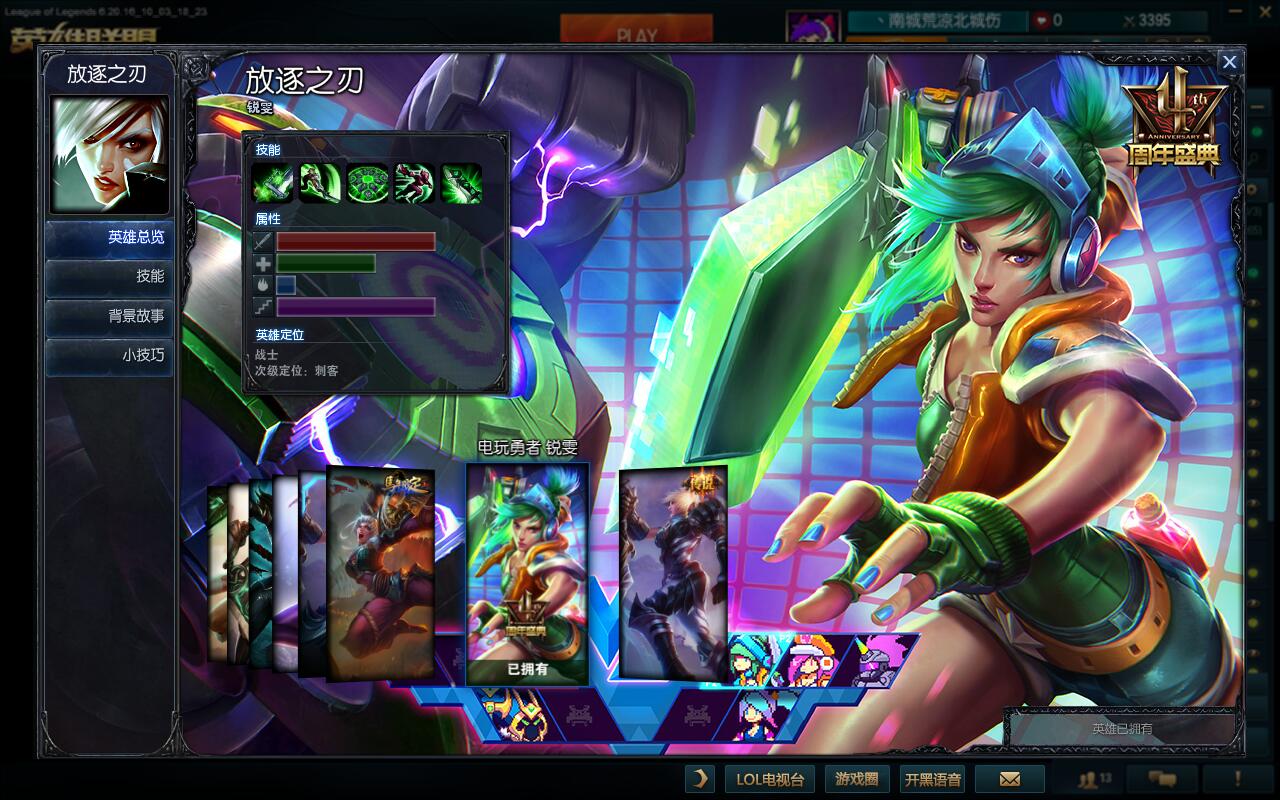The height and width of the screenshot is (800, 1280).
Task: Select the circular rune ability icon
Action: pyautogui.click(x=367, y=183)
